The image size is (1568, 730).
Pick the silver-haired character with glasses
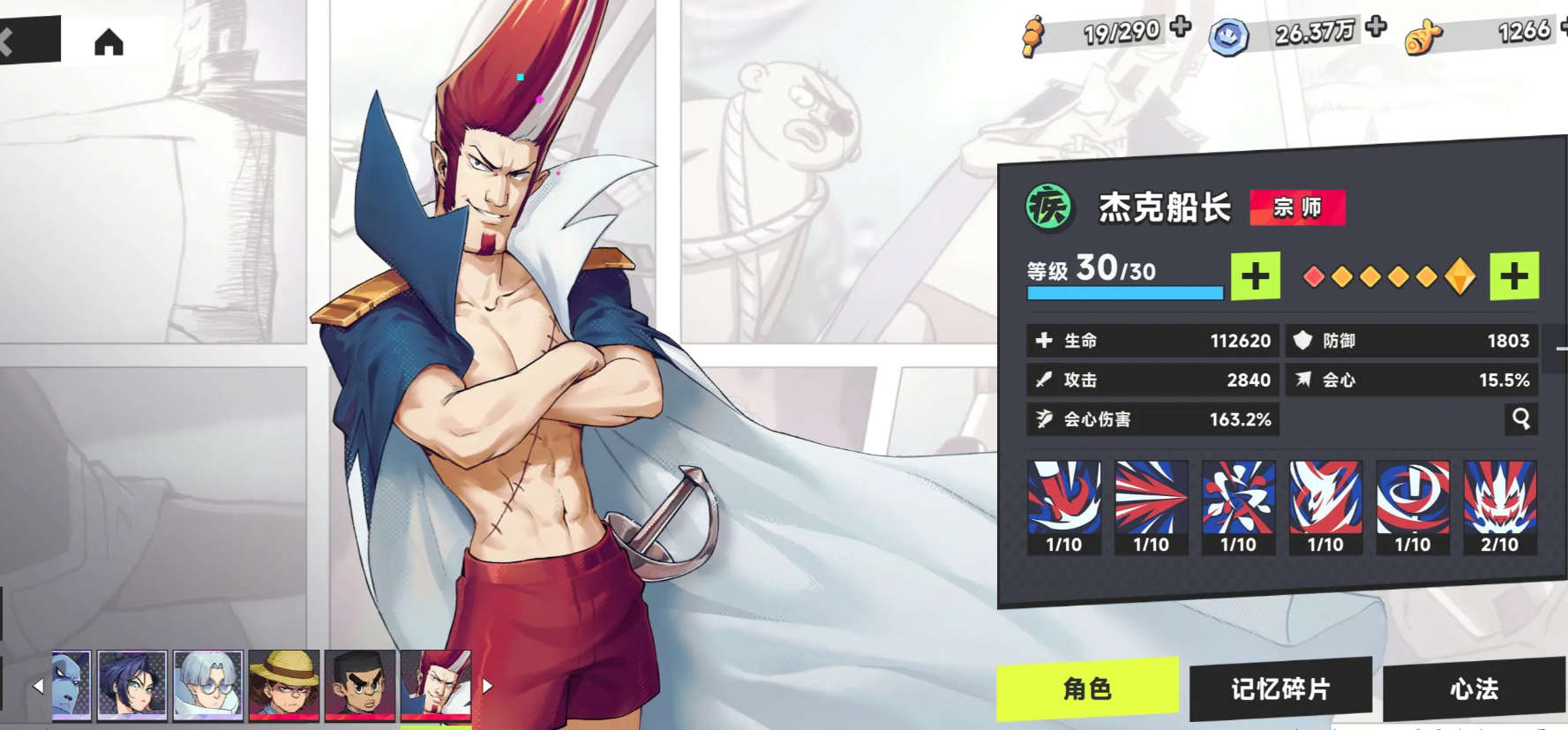[x=208, y=684]
